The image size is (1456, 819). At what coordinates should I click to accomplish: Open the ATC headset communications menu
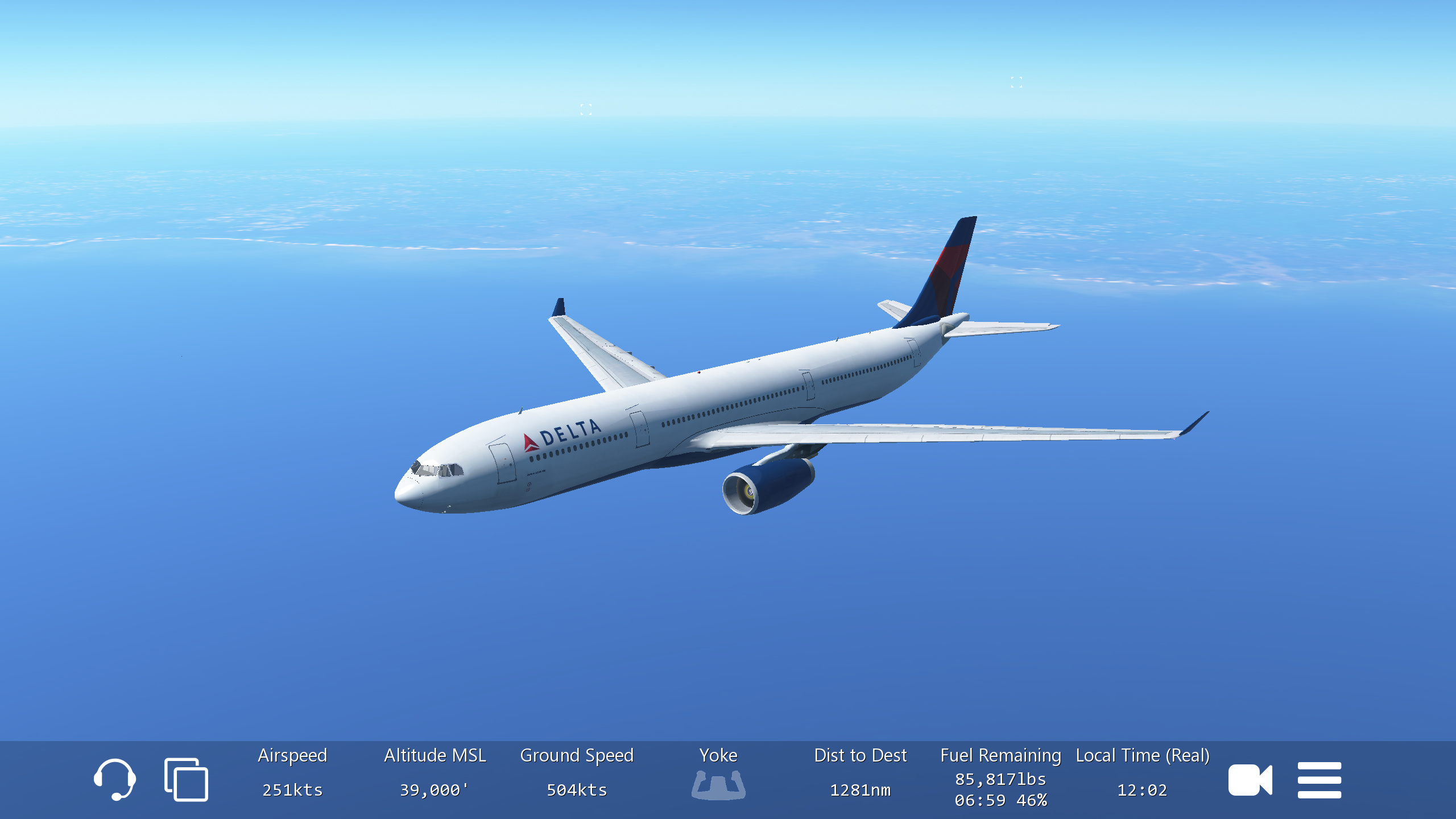pyautogui.click(x=115, y=779)
